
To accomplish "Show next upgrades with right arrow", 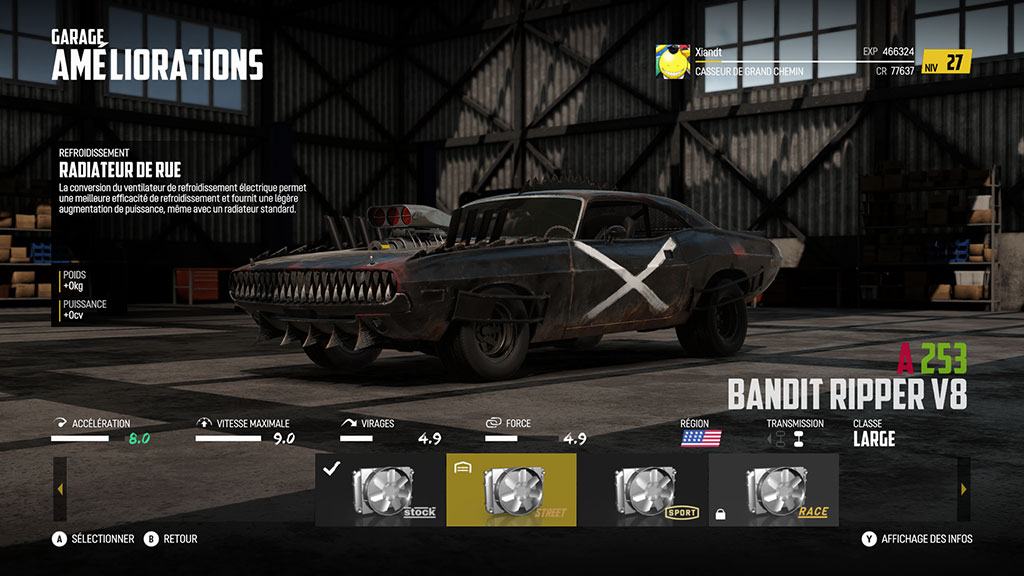I will coord(963,490).
